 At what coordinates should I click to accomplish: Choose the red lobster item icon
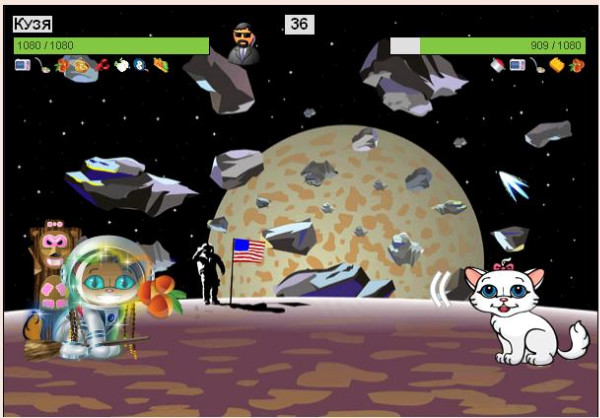click(x=101, y=65)
